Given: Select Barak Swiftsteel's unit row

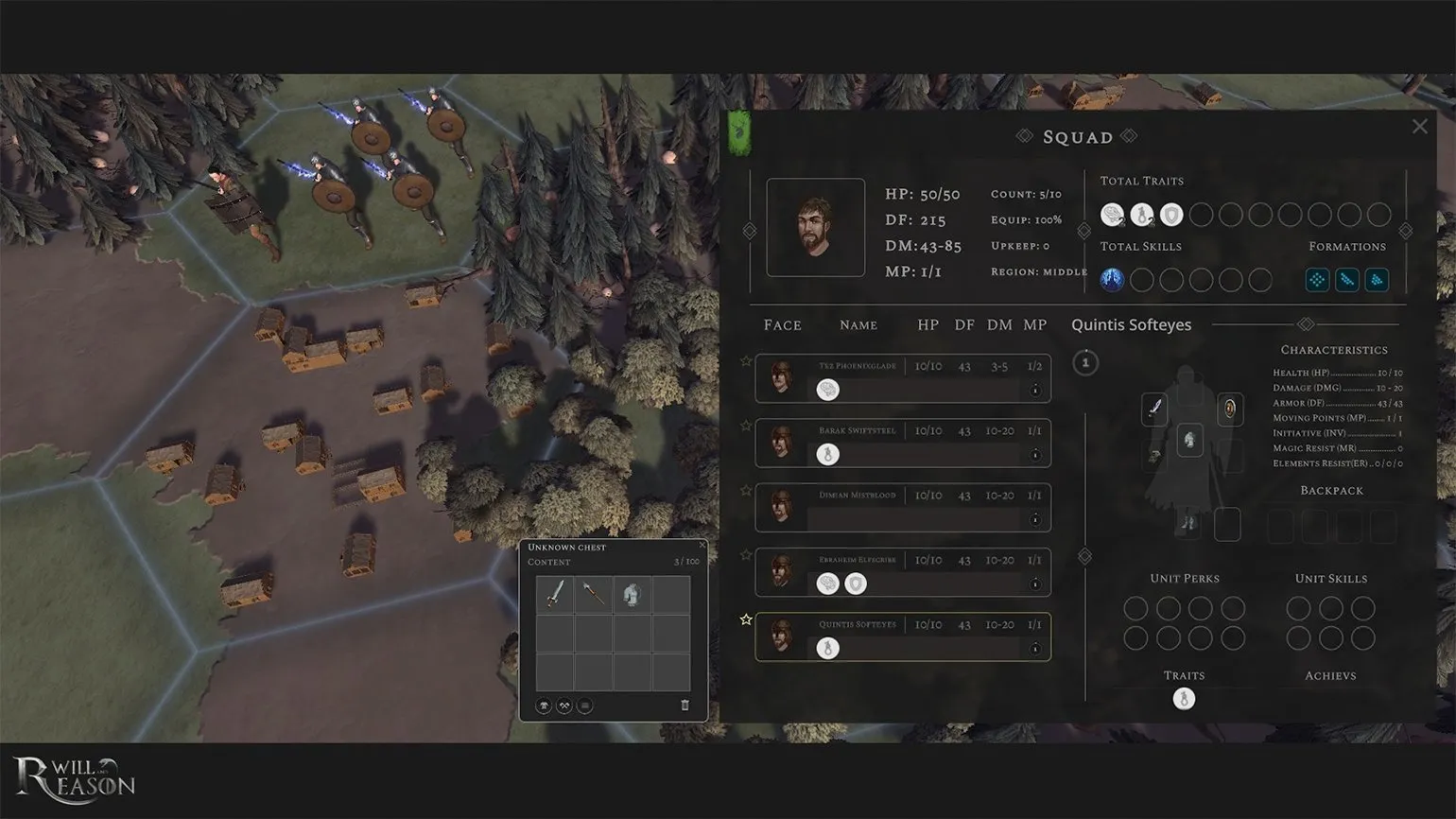Looking at the screenshot, I should 902,443.
